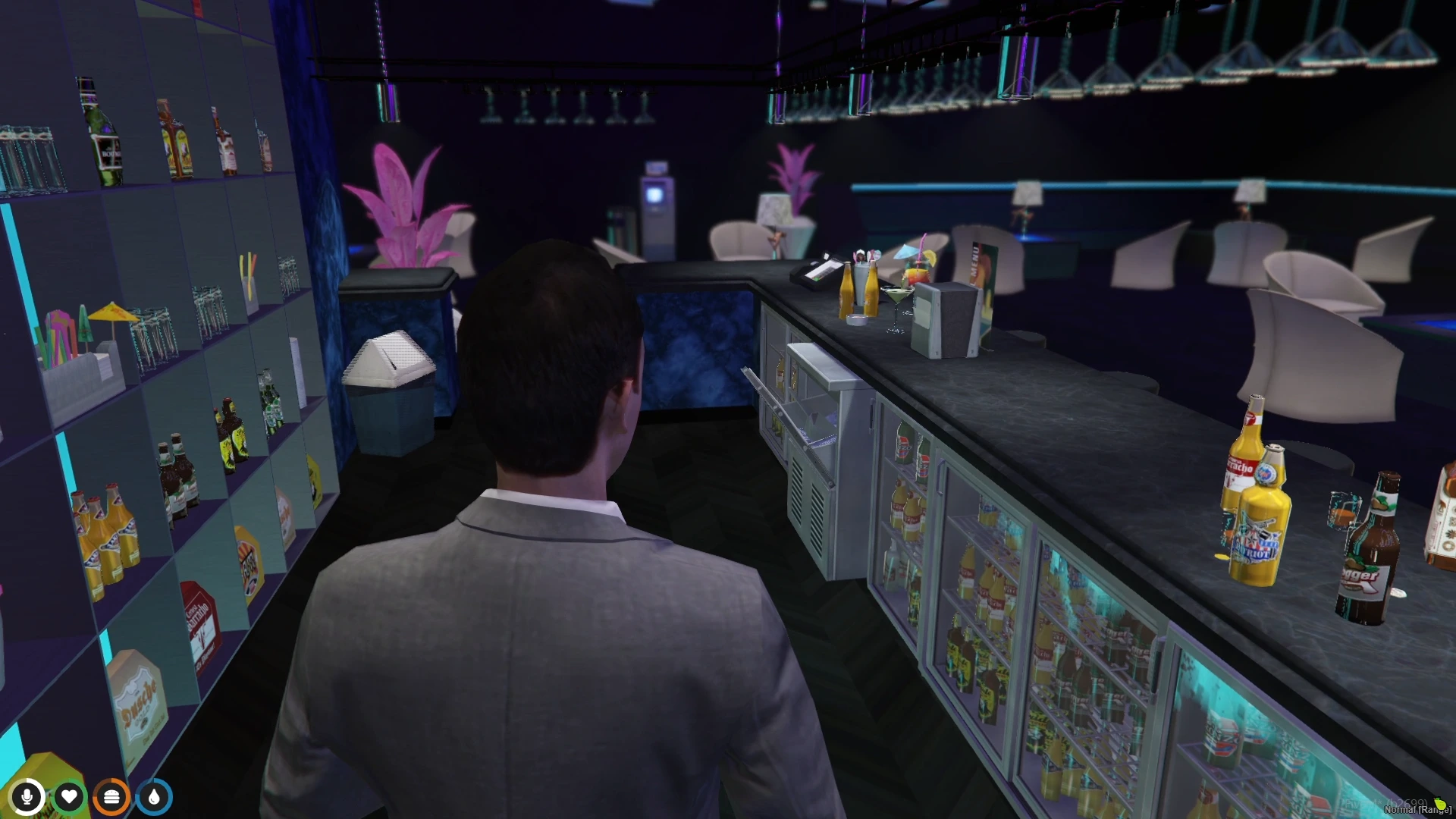Select the heart health status icon
Viewport: 1456px width, 819px height.
tap(69, 797)
